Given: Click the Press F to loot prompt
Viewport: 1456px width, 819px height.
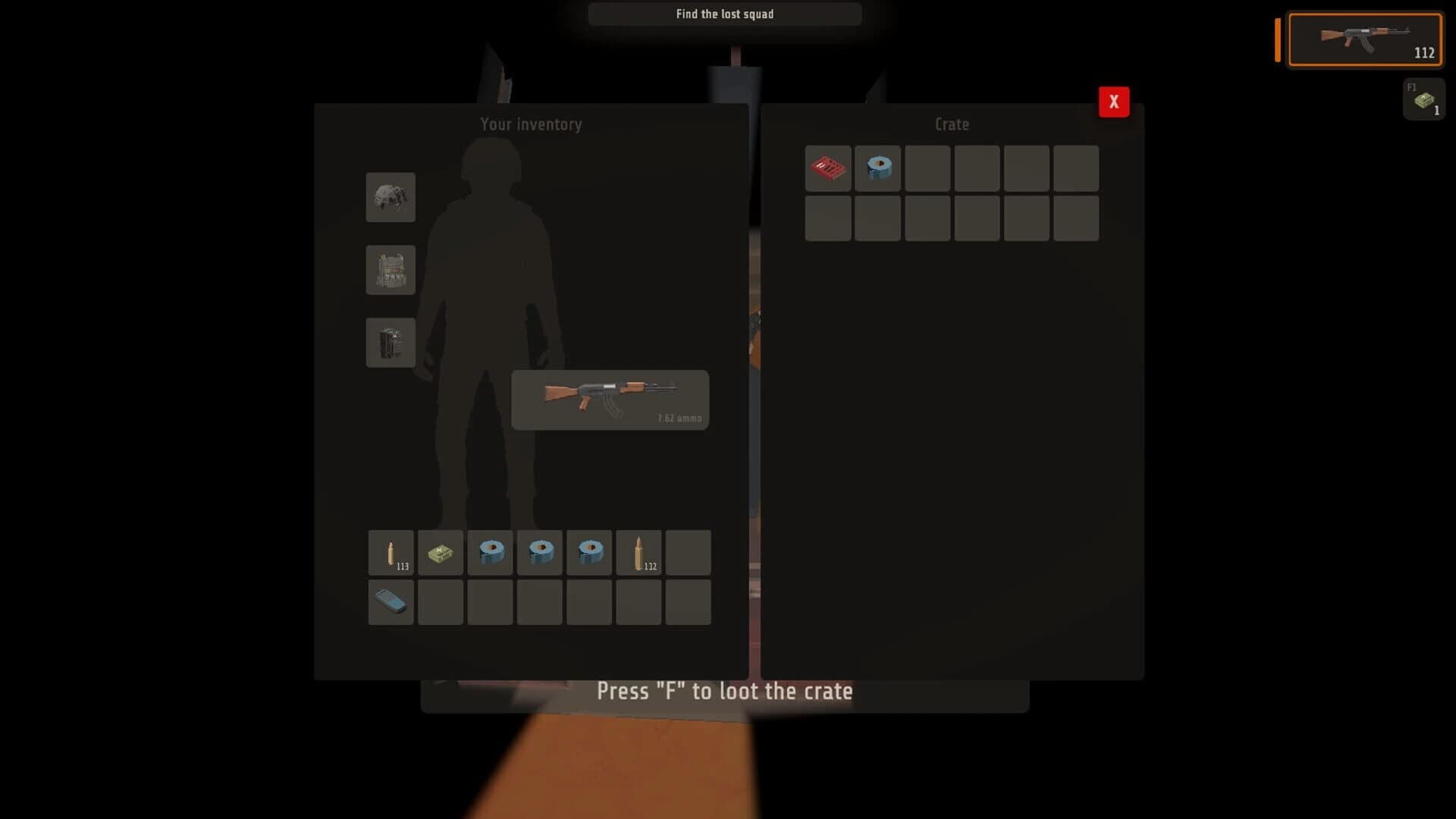Looking at the screenshot, I should click(x=724, y=691).
